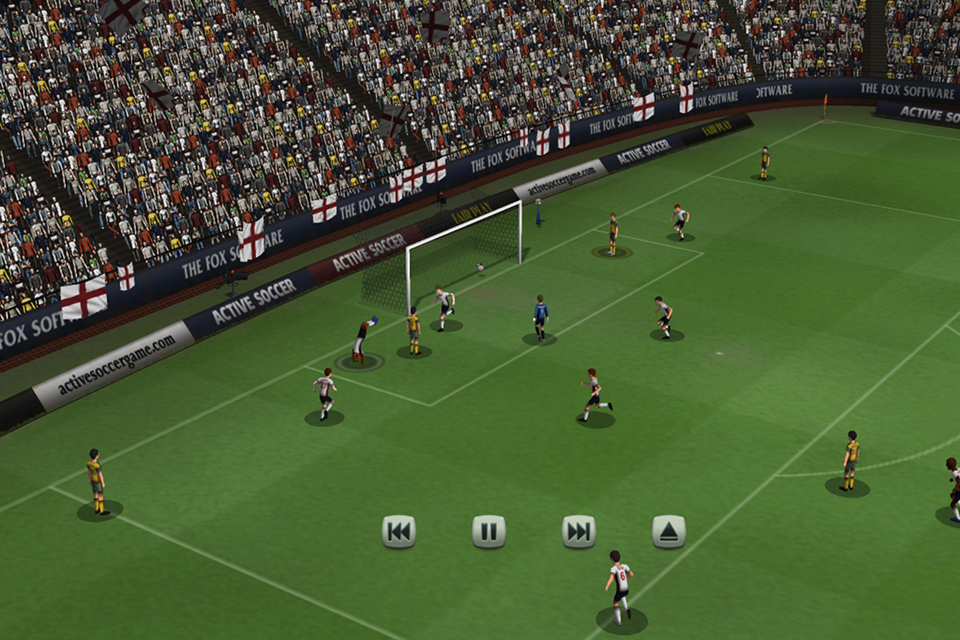Rewind the replay to the start

(398, 531)
